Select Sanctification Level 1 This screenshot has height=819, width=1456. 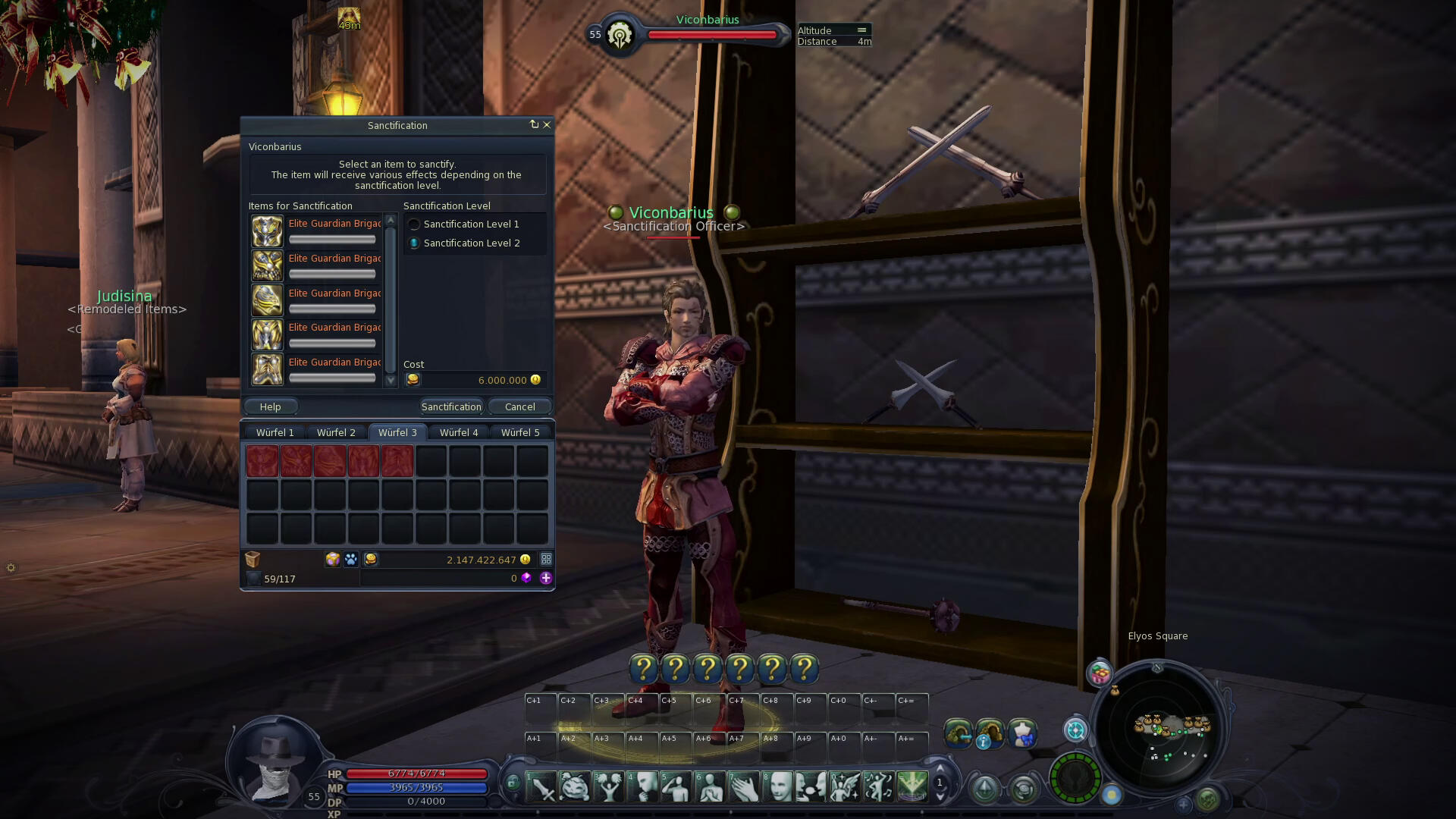(415, 224)
